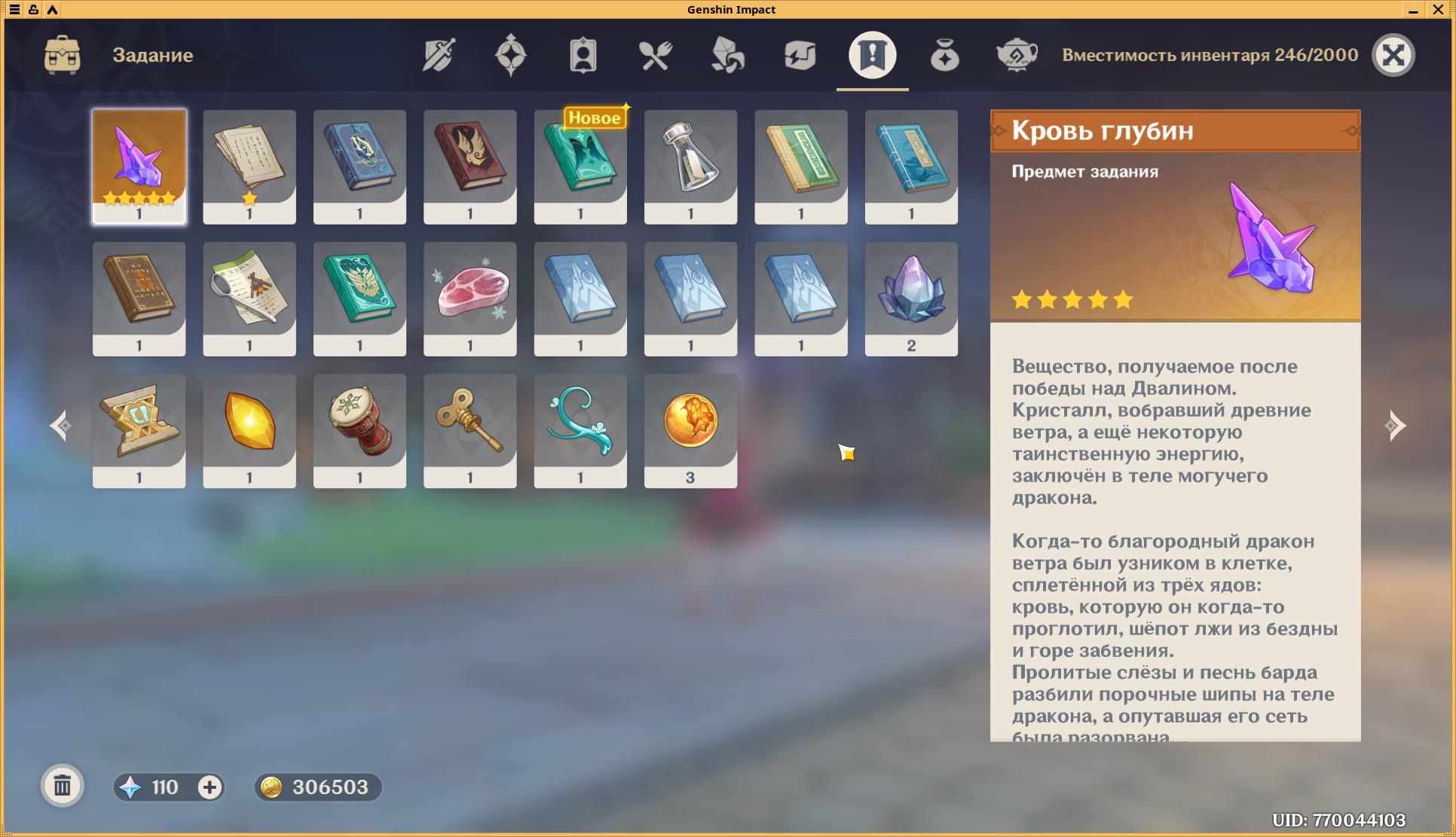Close the inventory with the X button
The width and height of the screenshot is (1456, 837).
tap(1393, 55)
